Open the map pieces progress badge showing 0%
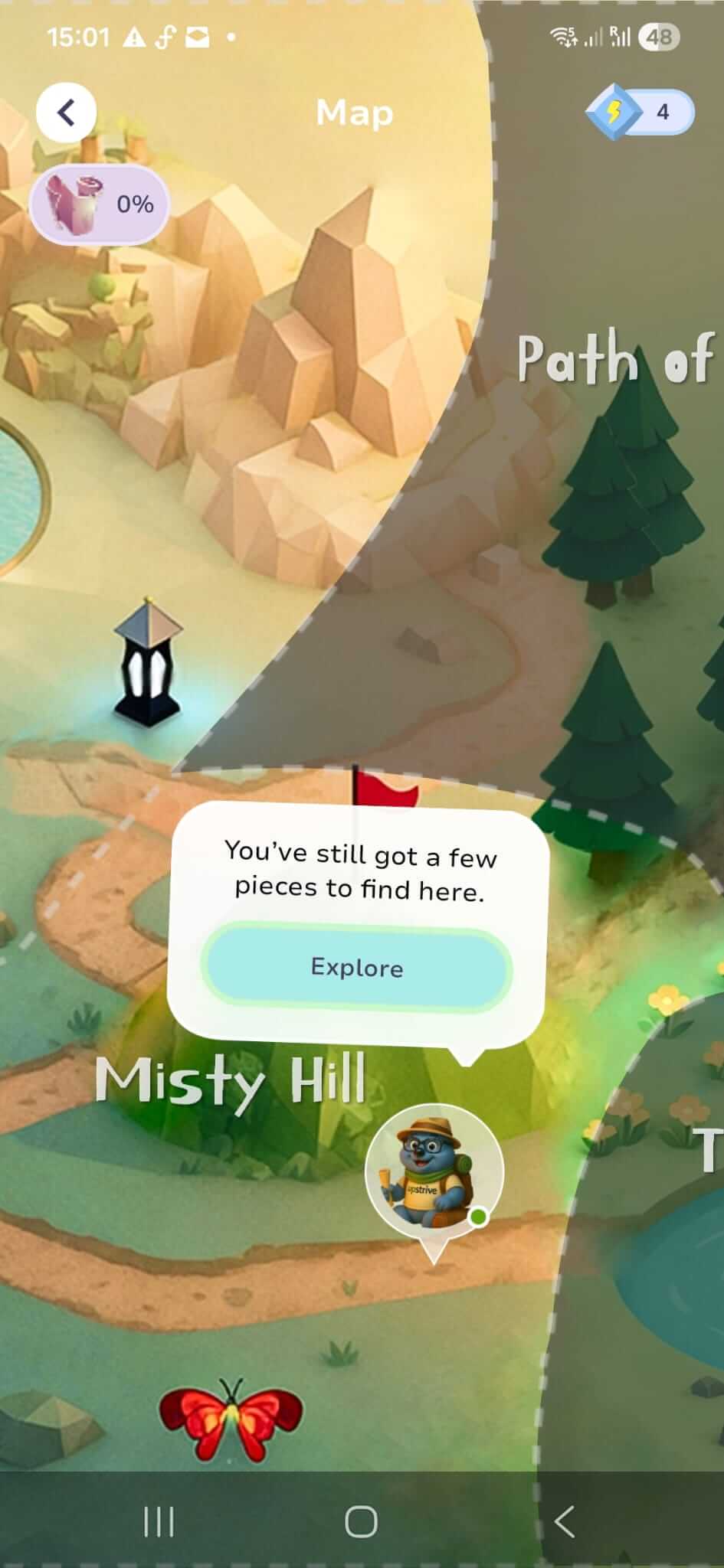The image size is (724, 1568). pos(99,204)
